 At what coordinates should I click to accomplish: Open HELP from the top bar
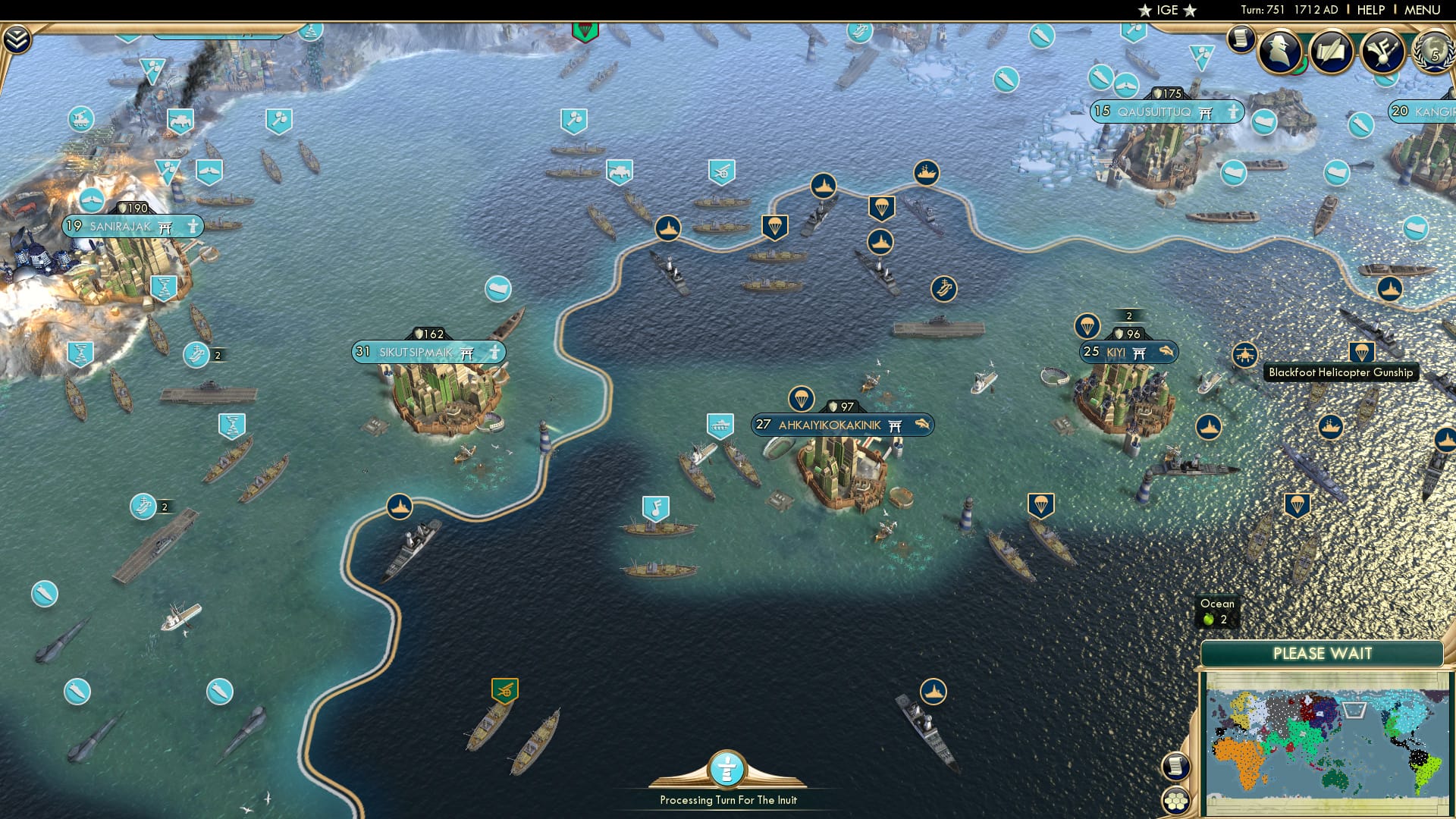(1373, 10)
